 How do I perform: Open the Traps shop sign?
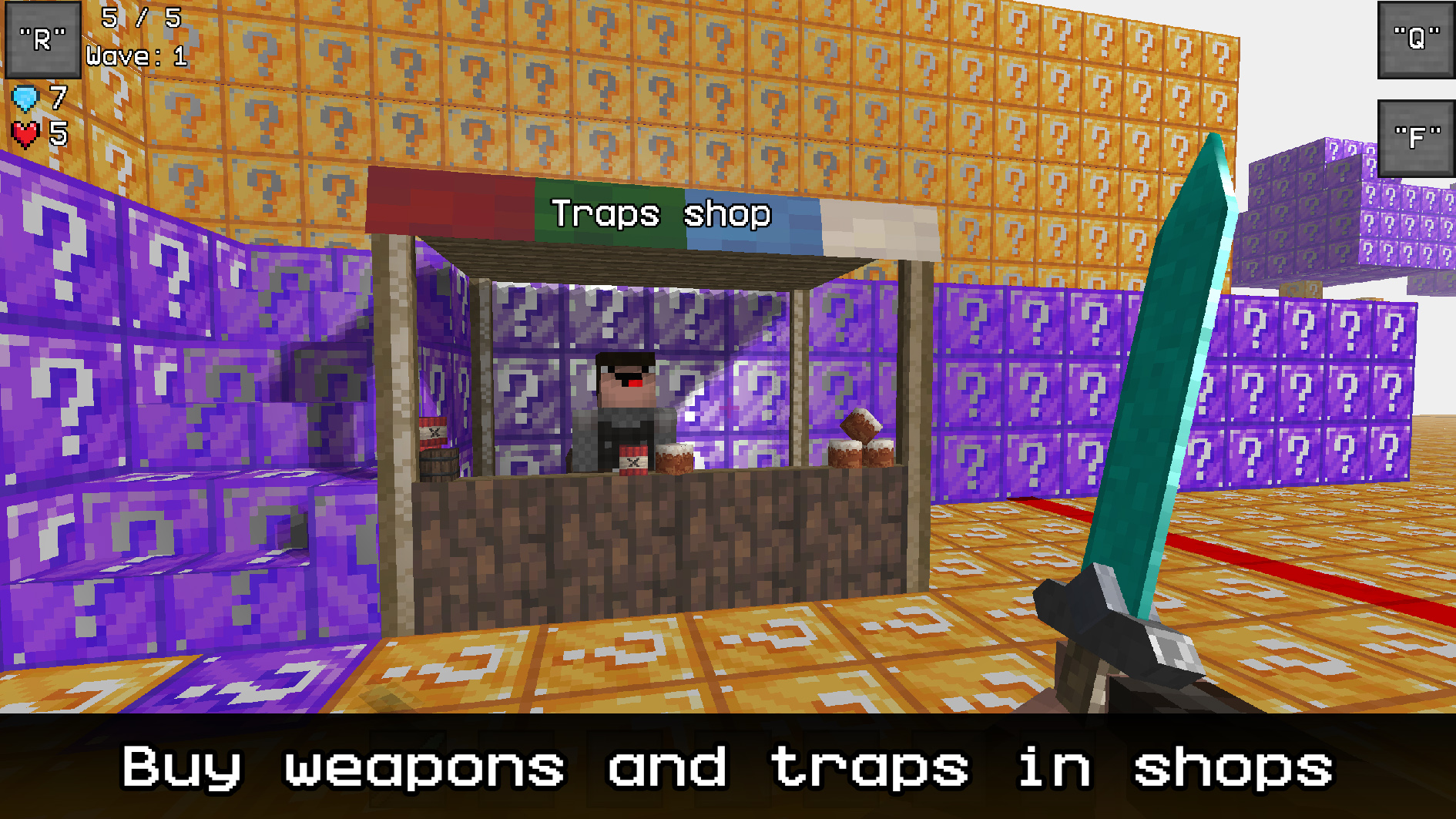(661, 215)
